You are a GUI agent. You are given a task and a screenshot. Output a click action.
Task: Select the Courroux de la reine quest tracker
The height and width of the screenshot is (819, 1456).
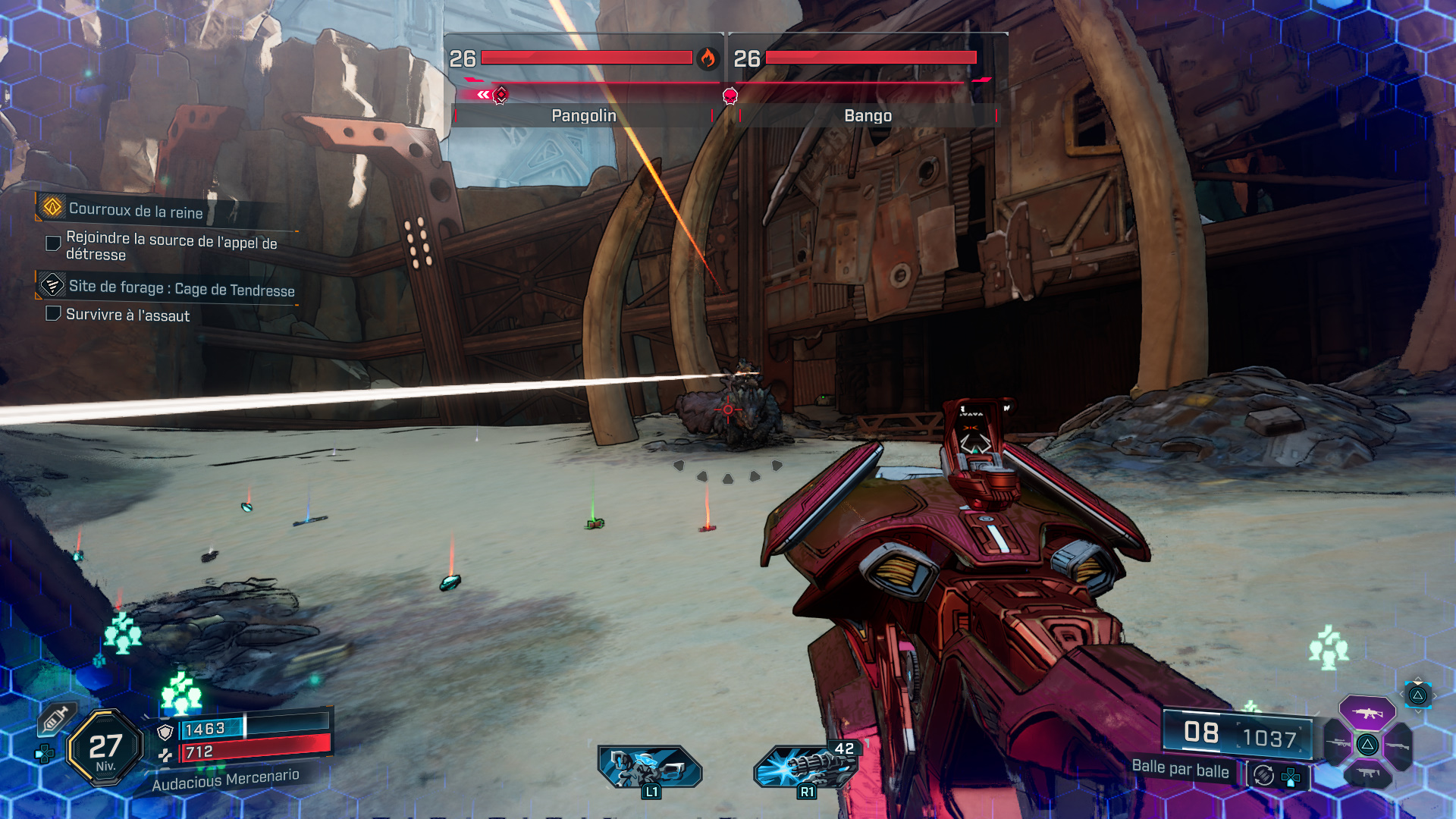136,210
